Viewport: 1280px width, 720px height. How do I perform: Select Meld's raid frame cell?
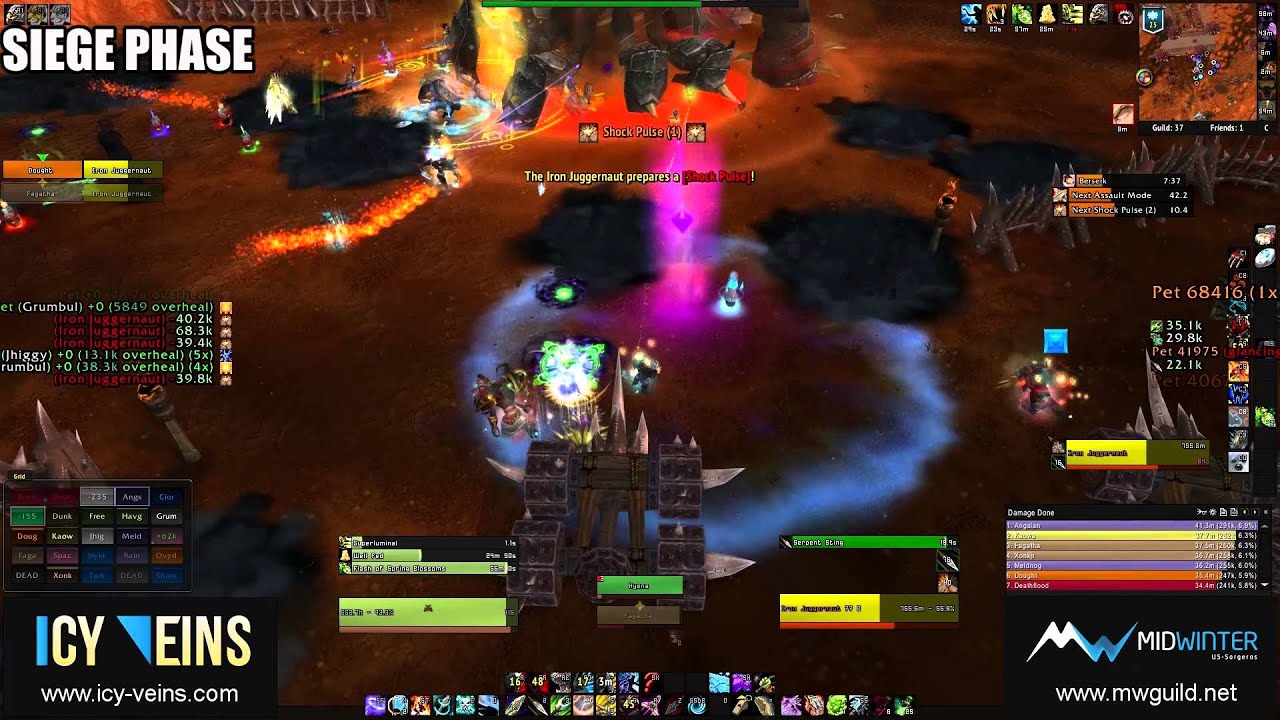click(131, 537)
